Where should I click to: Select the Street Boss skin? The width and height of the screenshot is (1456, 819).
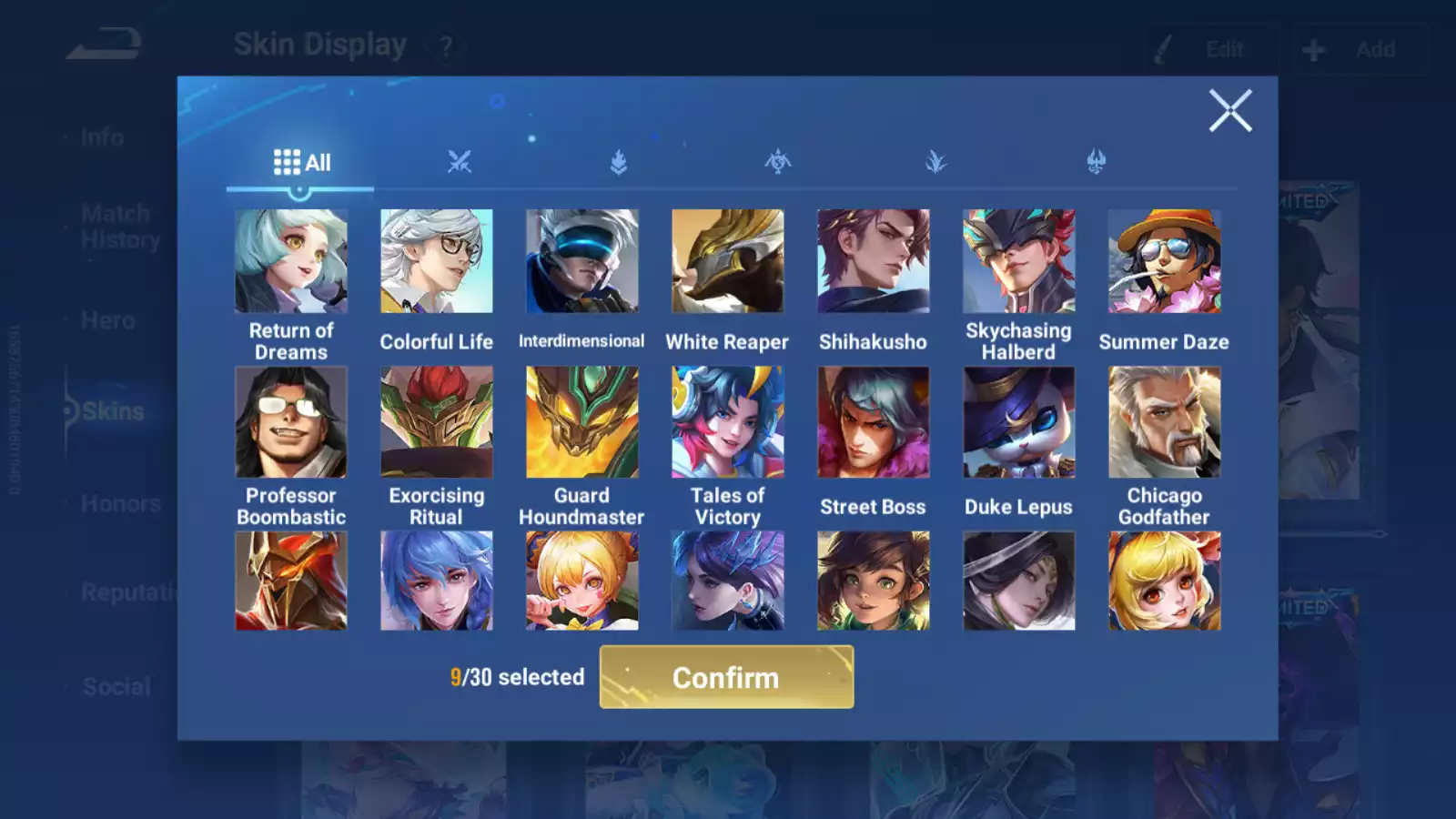(873, 422)
